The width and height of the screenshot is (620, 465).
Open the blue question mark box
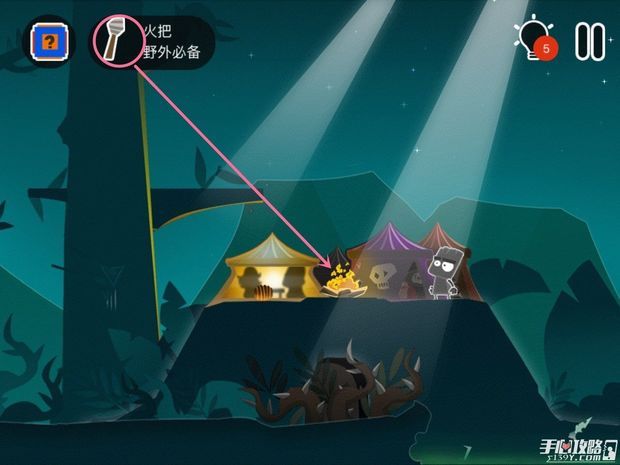point(46,42)
